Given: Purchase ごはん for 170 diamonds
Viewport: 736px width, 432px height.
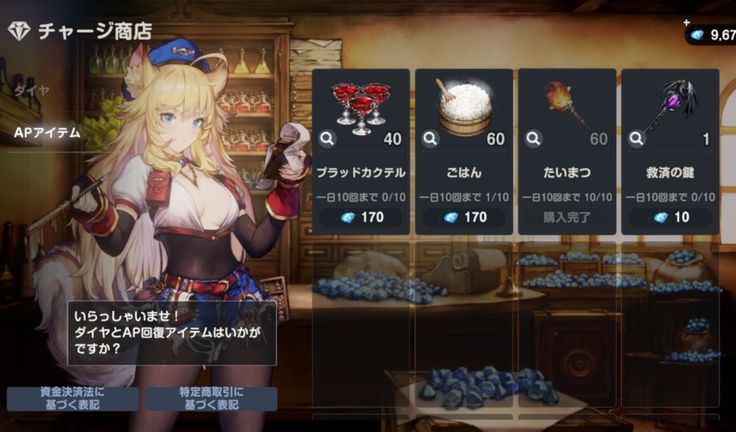Looking at the screenshot, I should (x=463, y=217).
